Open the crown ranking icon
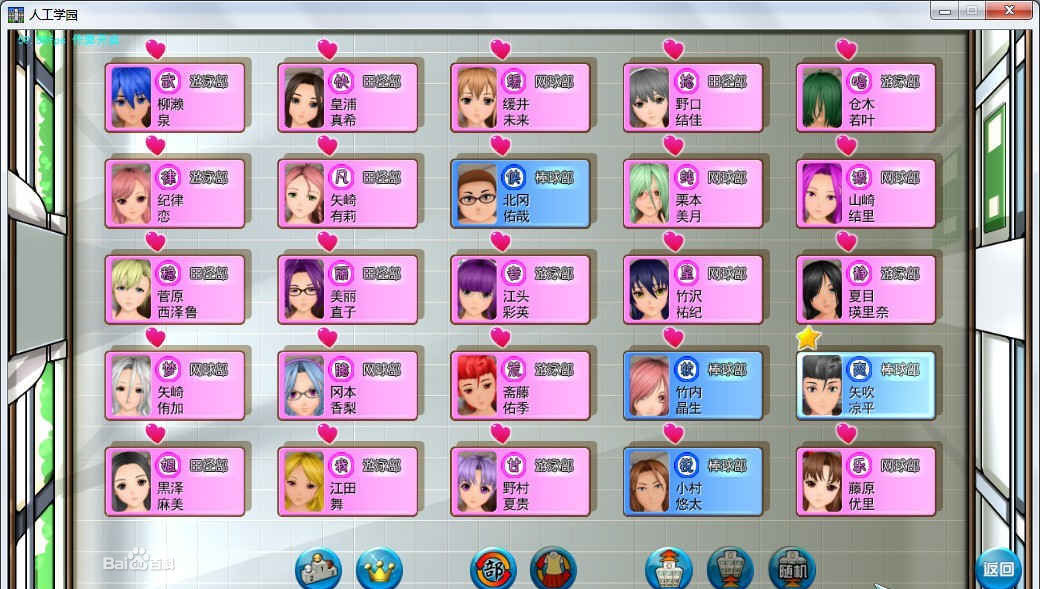 coord(379,570)
